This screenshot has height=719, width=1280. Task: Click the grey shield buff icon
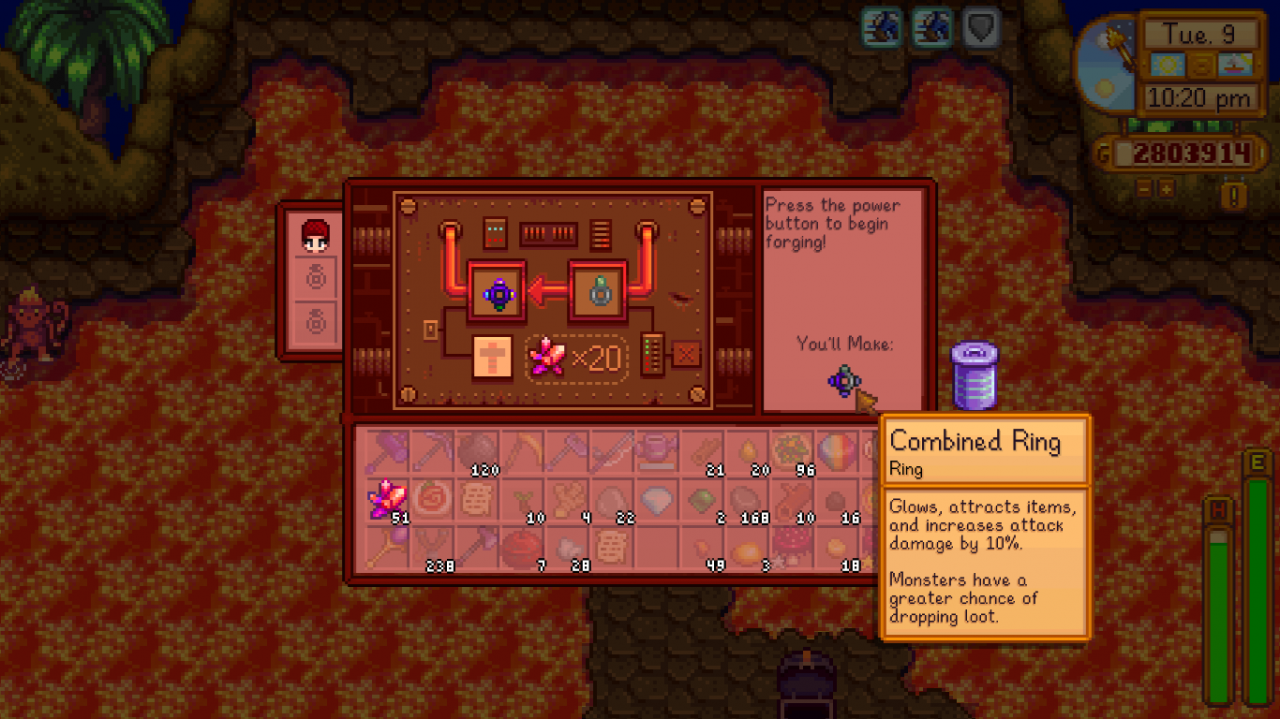981,28
